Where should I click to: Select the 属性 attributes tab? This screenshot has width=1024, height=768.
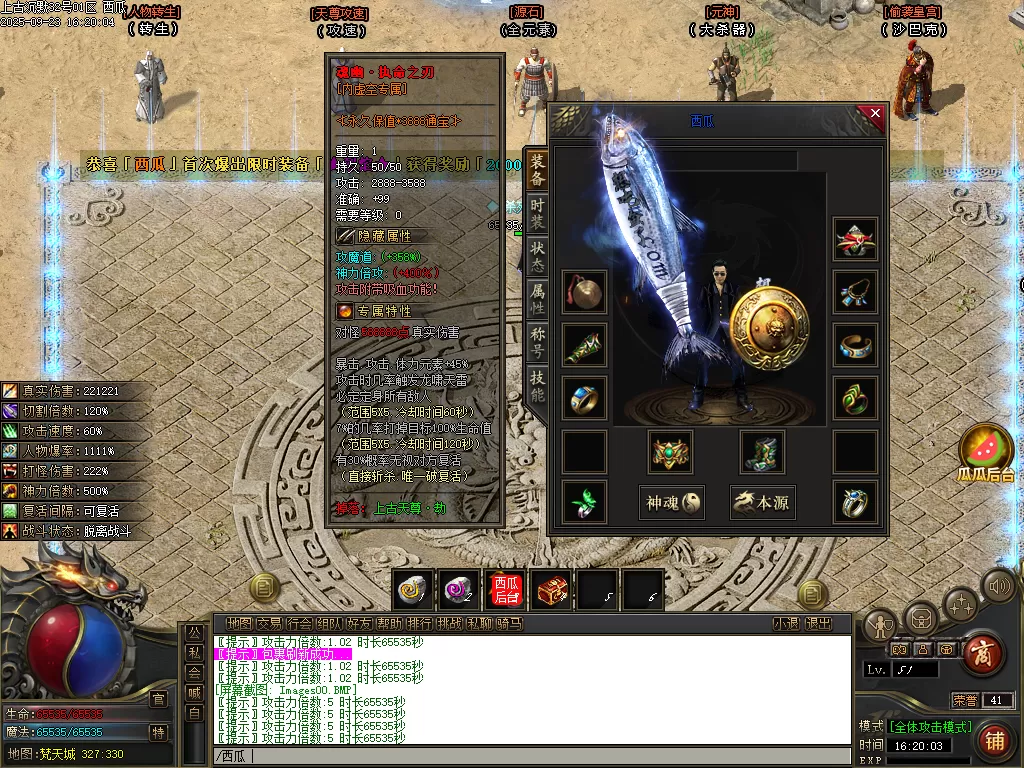coord(537,299)
